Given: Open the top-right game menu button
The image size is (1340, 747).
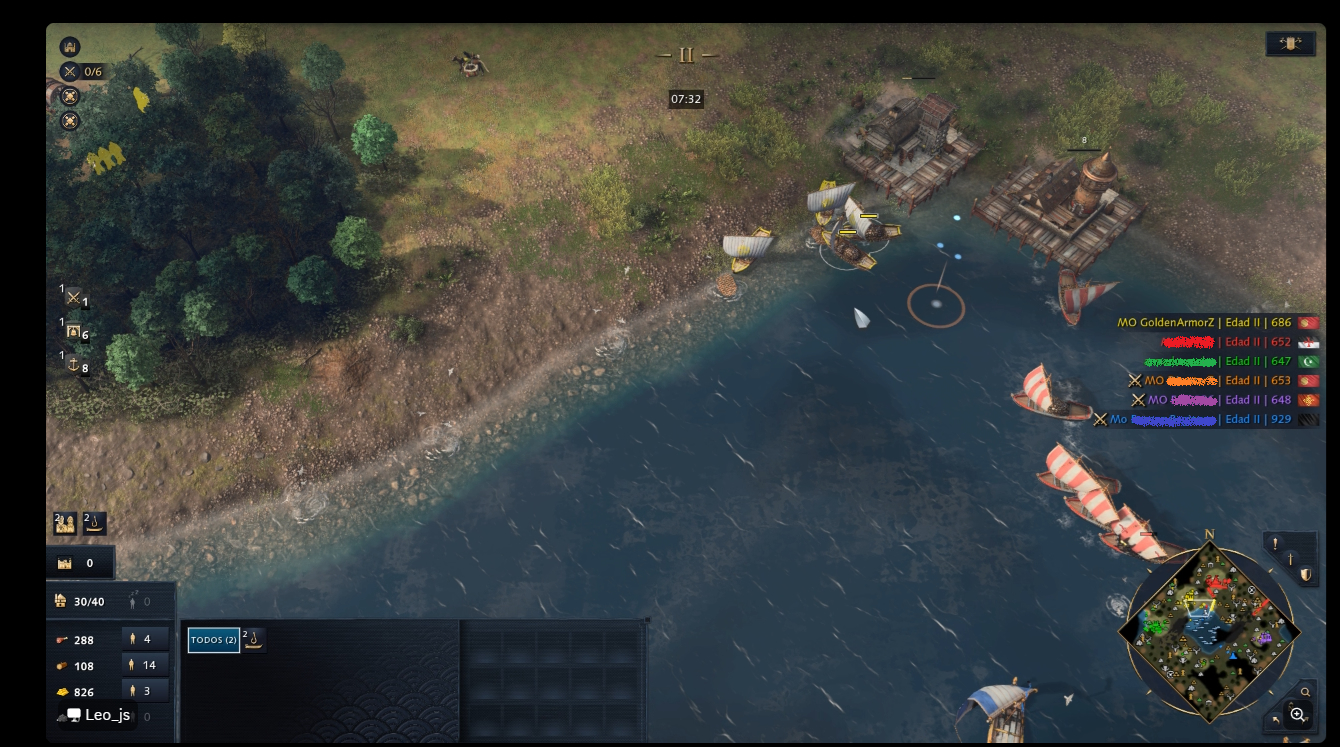Looking at the screenshot, I should tap(1290, 44).
